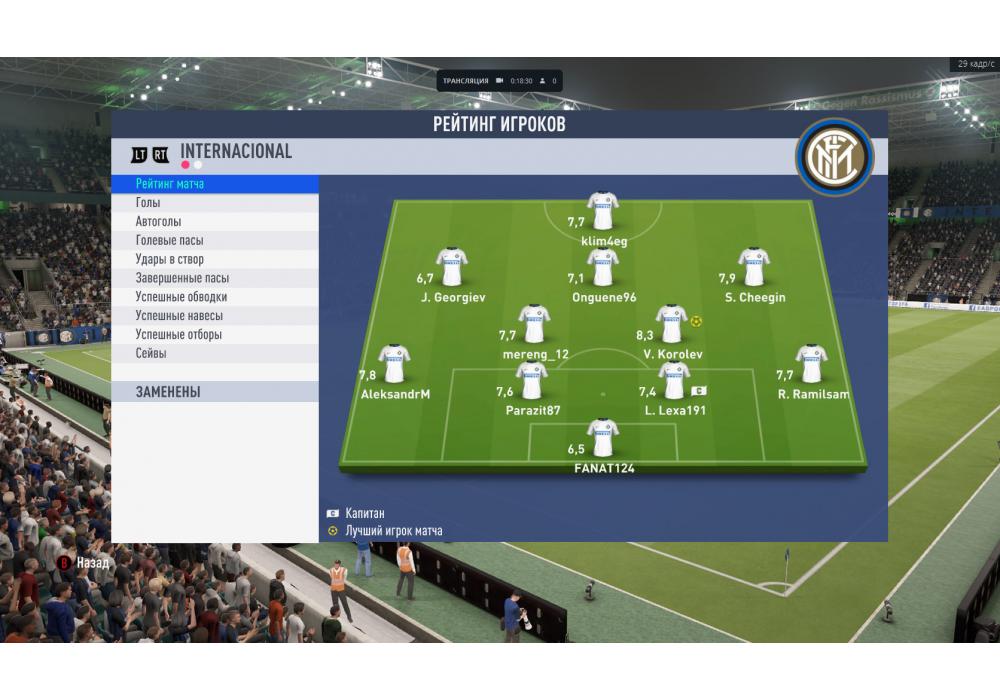Click the ЗАМЕНЕНЫ substitutes header
The width and height of the screenshot is (1000, 700).
215,392
